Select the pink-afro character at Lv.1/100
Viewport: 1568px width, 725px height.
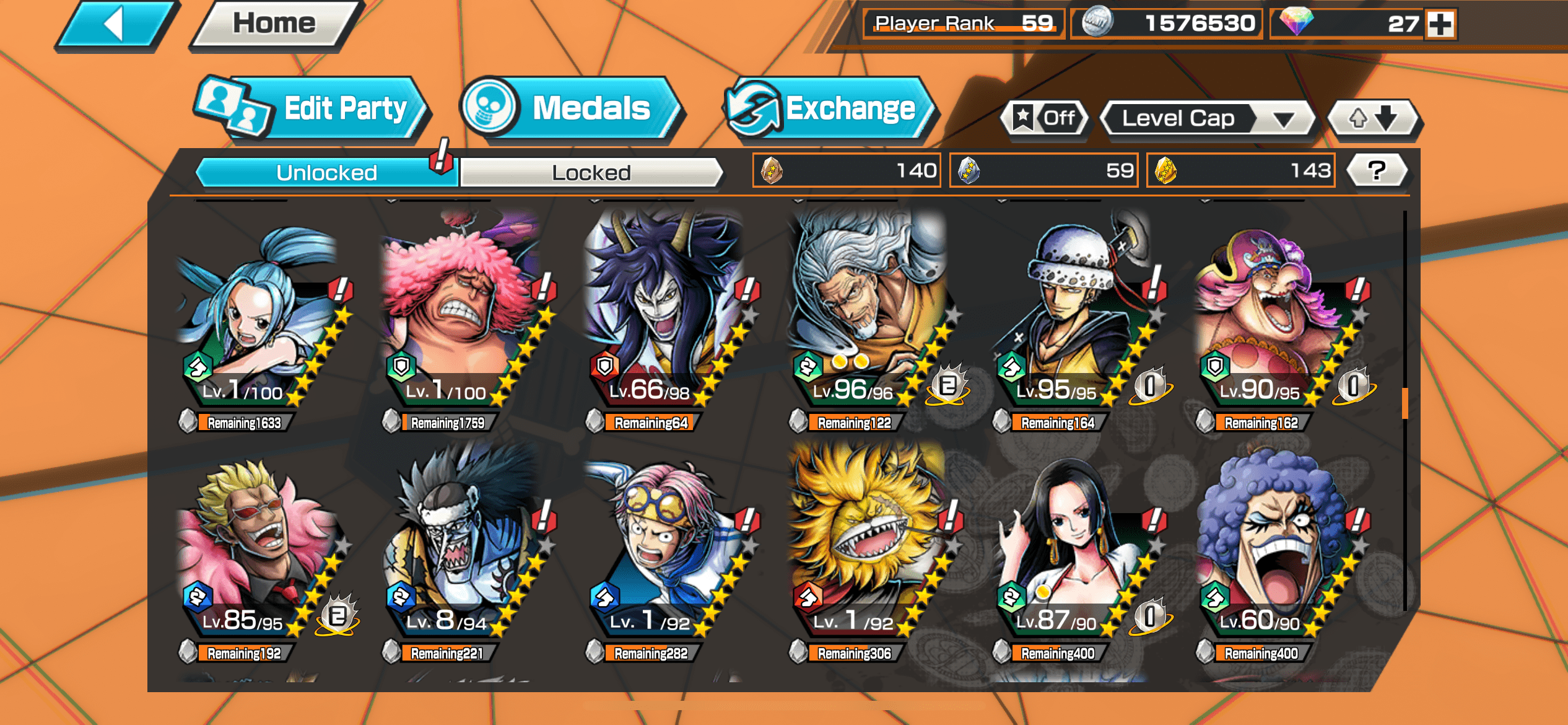[461, 316]
